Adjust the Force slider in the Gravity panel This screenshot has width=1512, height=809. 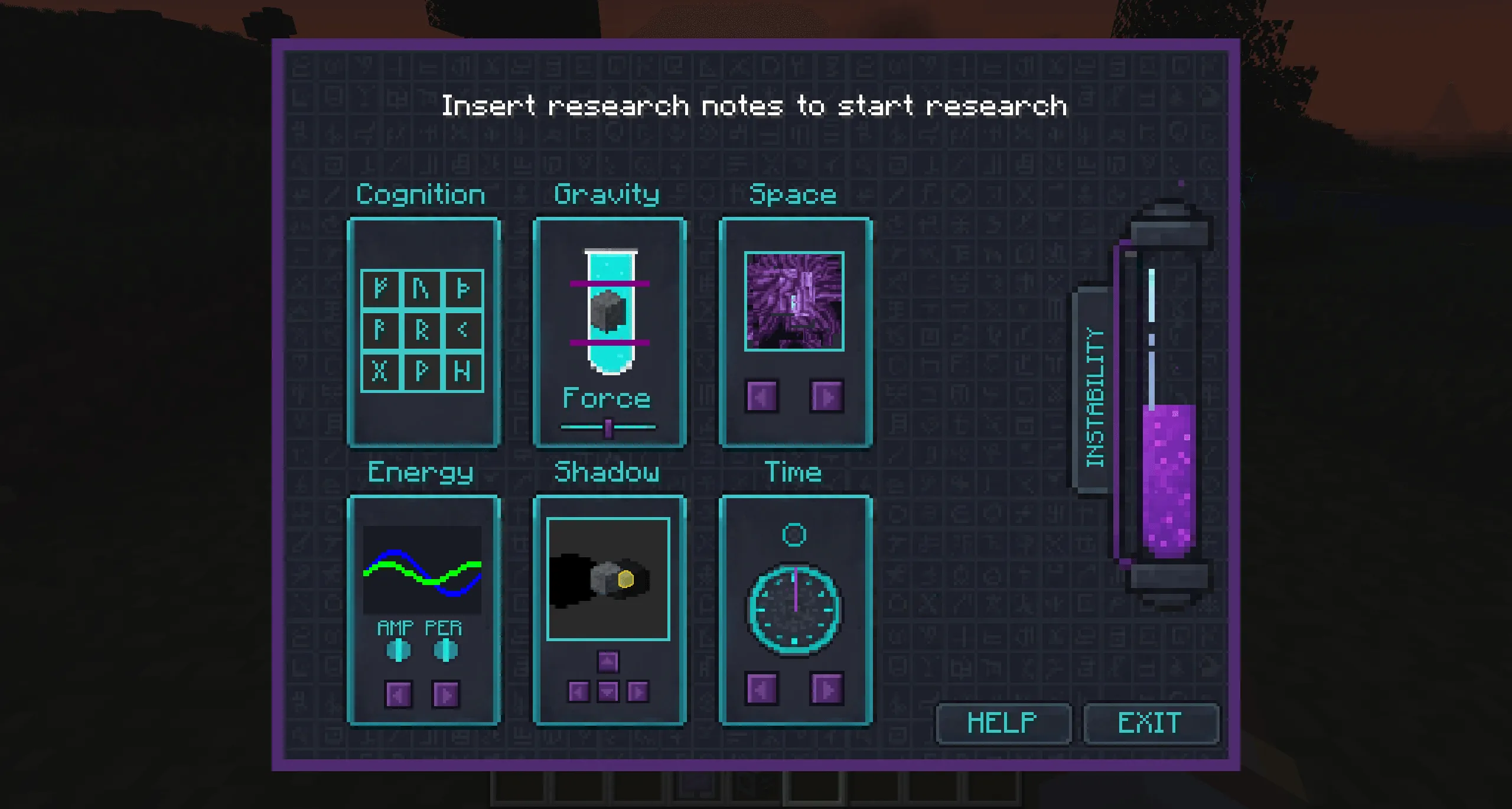(x=608, y=425)
